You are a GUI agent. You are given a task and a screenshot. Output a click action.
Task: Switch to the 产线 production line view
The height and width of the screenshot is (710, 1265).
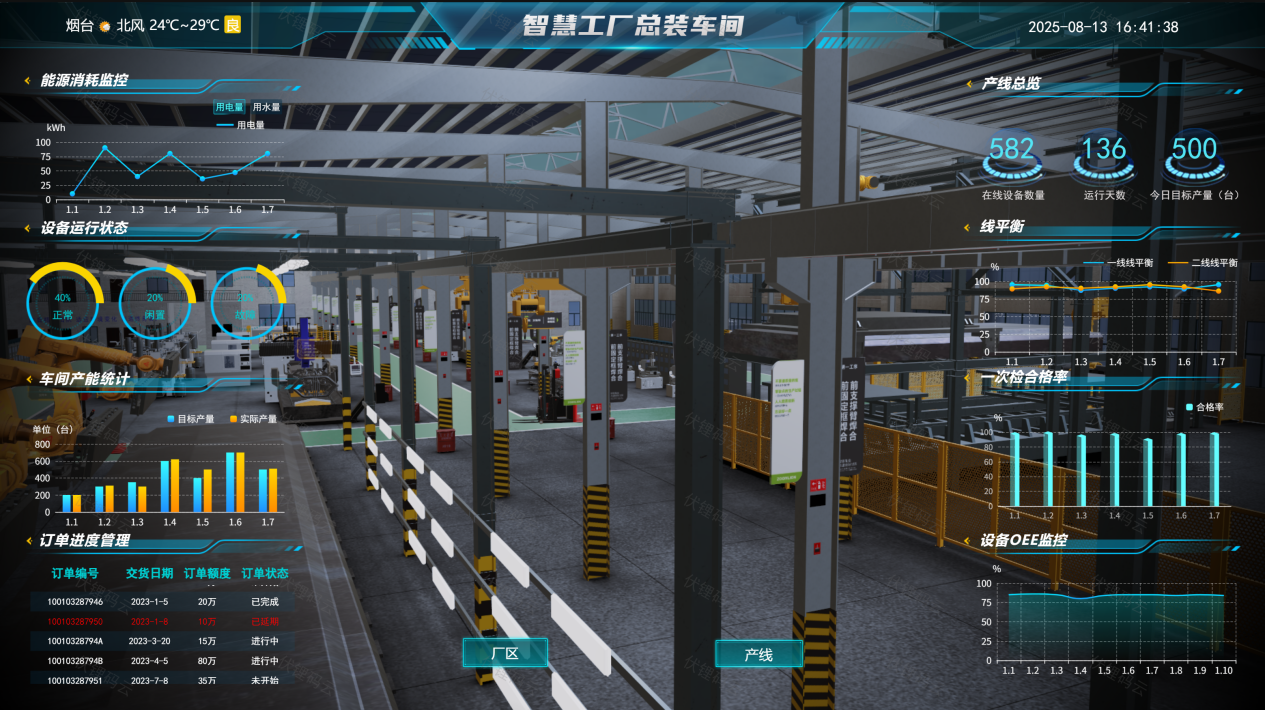tap(758, 654)
